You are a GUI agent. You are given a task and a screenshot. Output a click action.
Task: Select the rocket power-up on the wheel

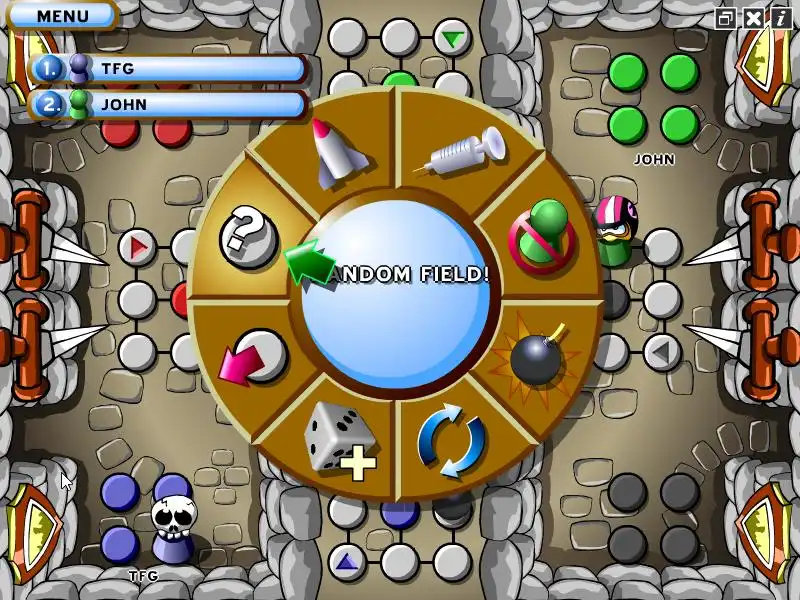pos(332,152)
